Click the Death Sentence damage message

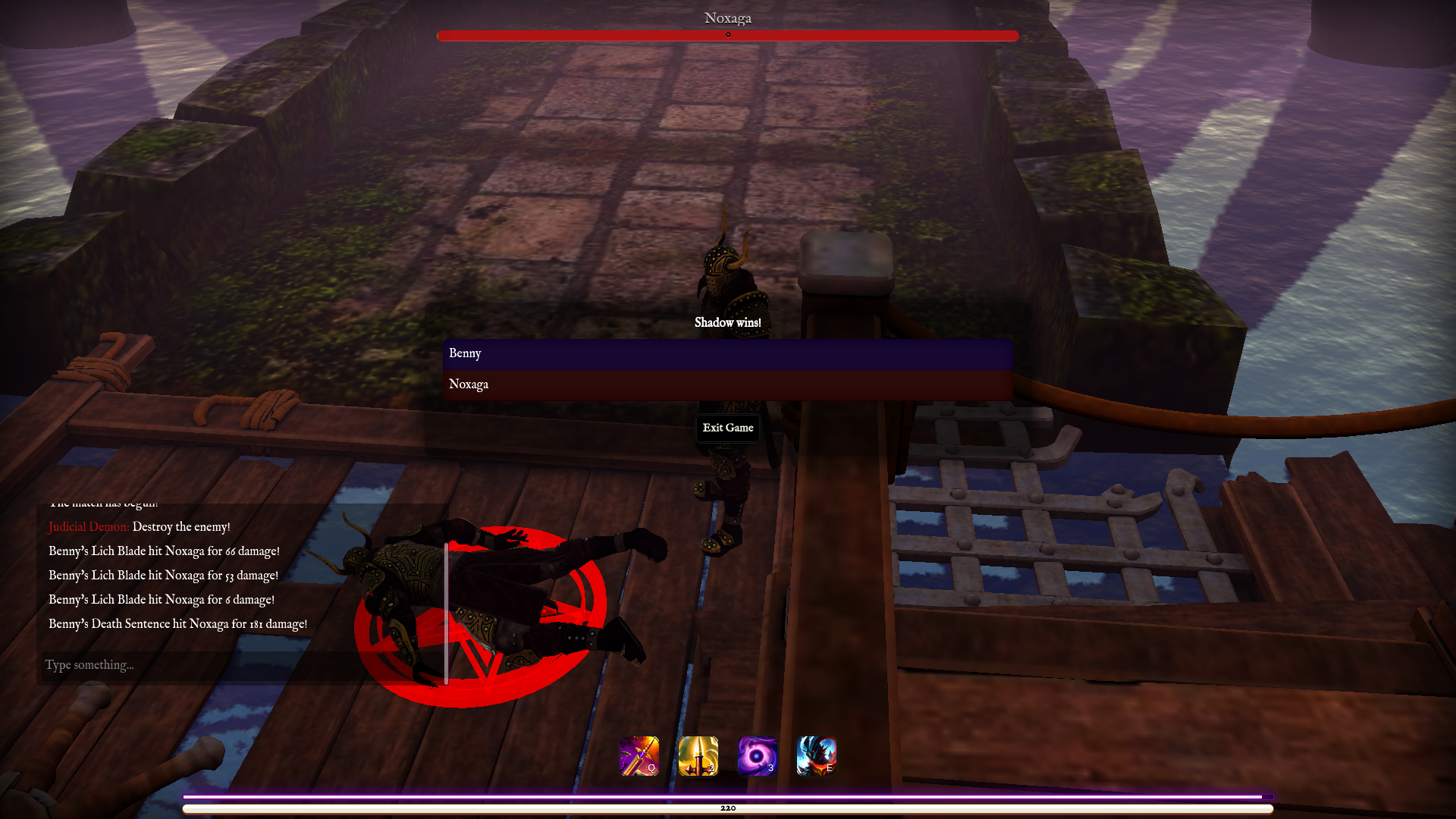177,623
